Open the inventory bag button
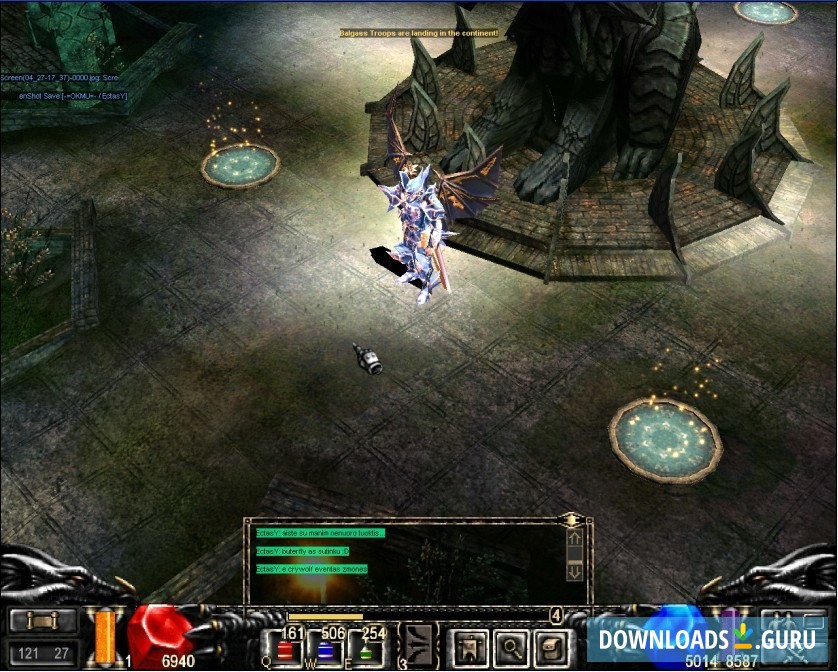 (550, 645)
